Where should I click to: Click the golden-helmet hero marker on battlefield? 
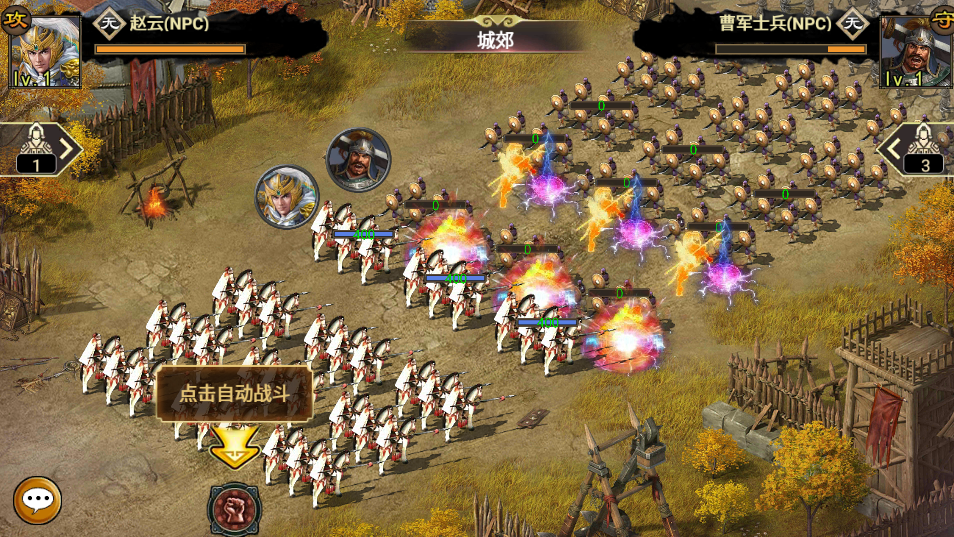pyautogui.click(x=287, y=197)
